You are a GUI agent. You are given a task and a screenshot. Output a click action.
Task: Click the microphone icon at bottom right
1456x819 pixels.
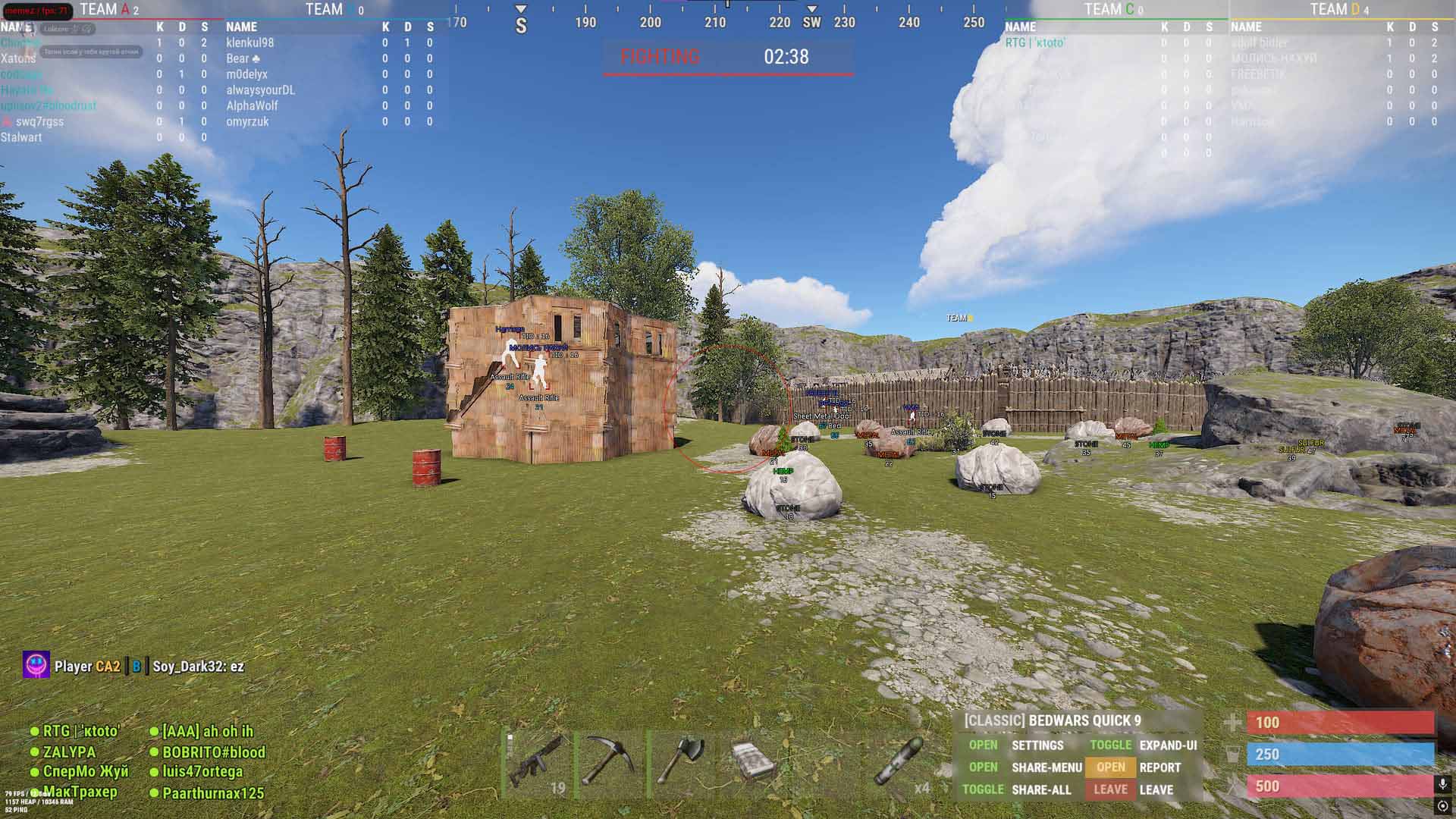coord(1443,782)
